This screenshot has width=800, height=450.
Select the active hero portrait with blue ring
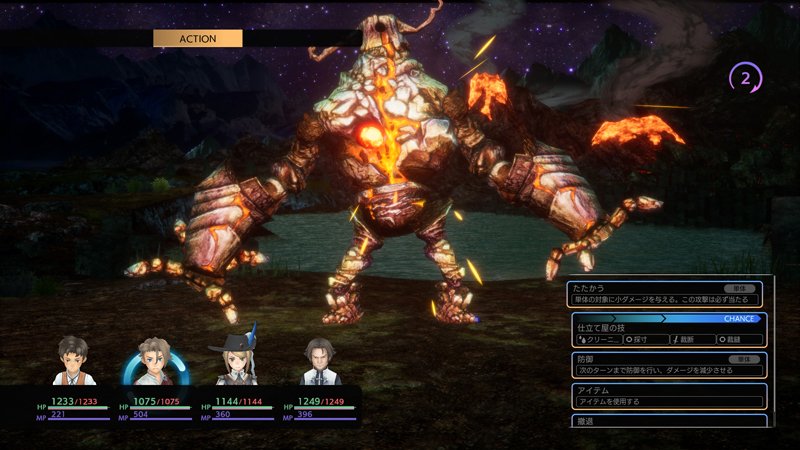(x=155, y=362)
